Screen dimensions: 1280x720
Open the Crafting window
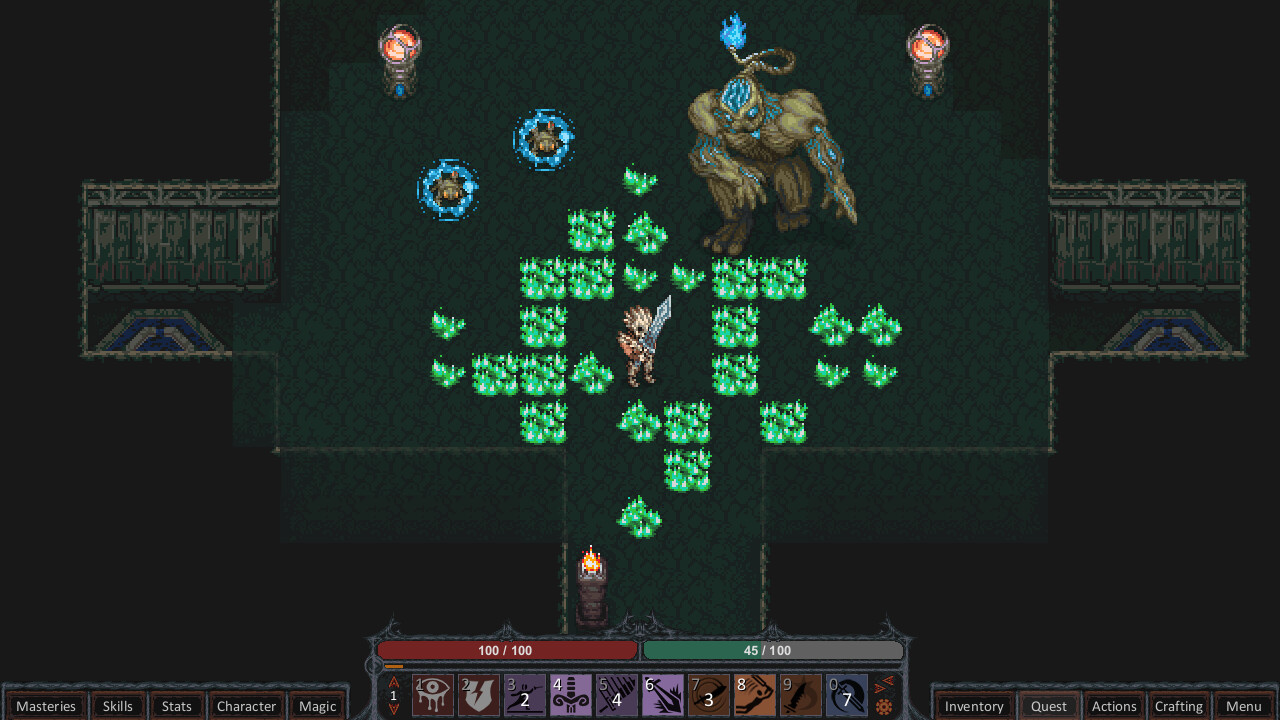[1179, 706]
